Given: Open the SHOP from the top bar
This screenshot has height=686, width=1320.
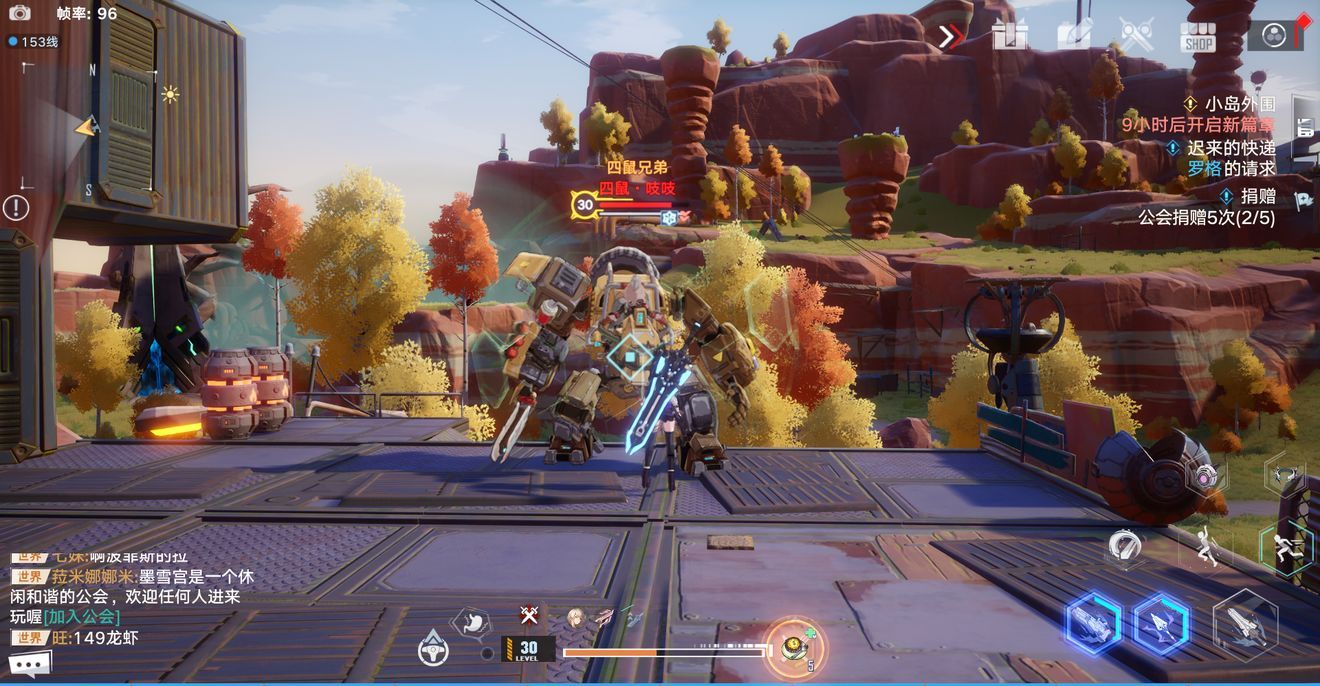Looking at the screenshot, I should coord(1197,37).
